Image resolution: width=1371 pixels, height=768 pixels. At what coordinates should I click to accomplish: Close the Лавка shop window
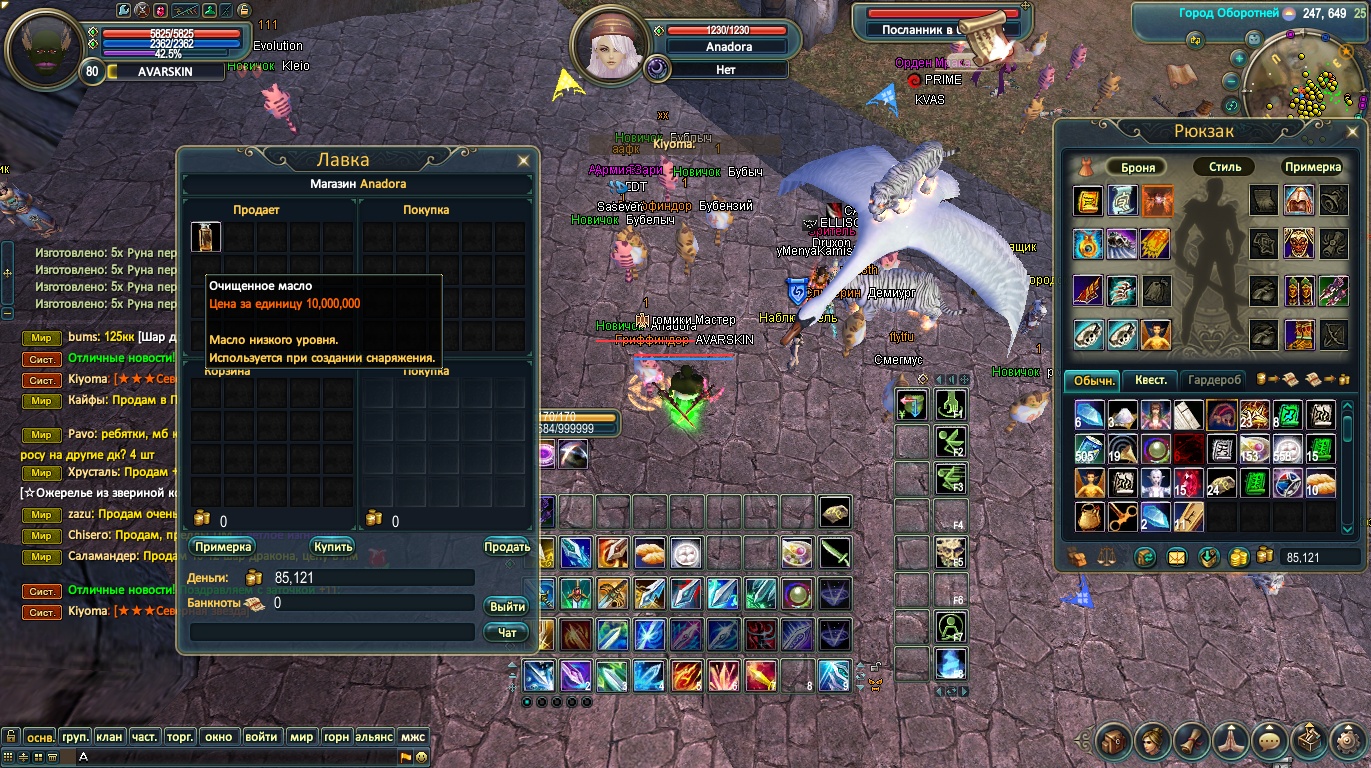click(523, 160)
